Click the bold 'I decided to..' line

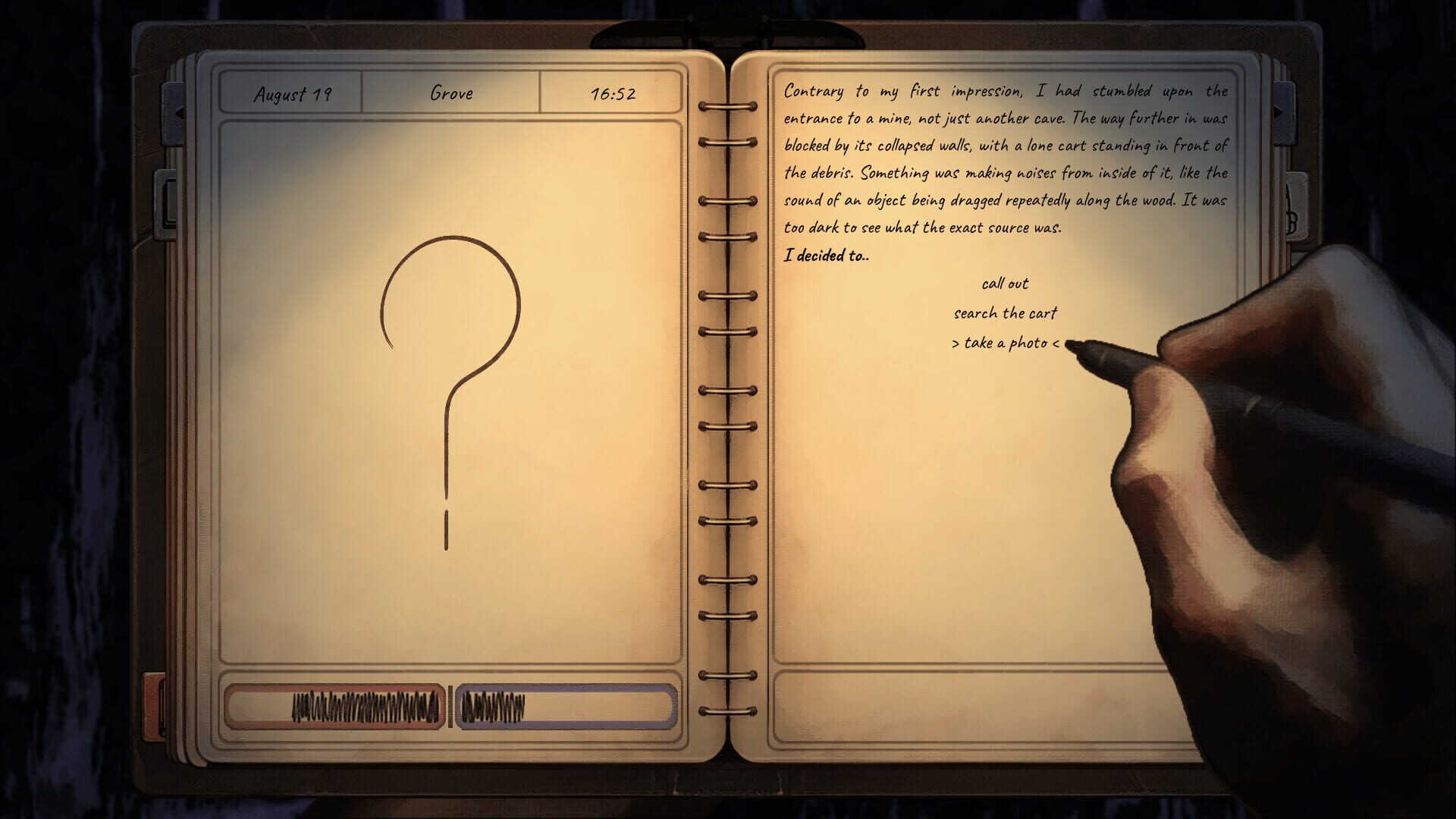(827, 256)
